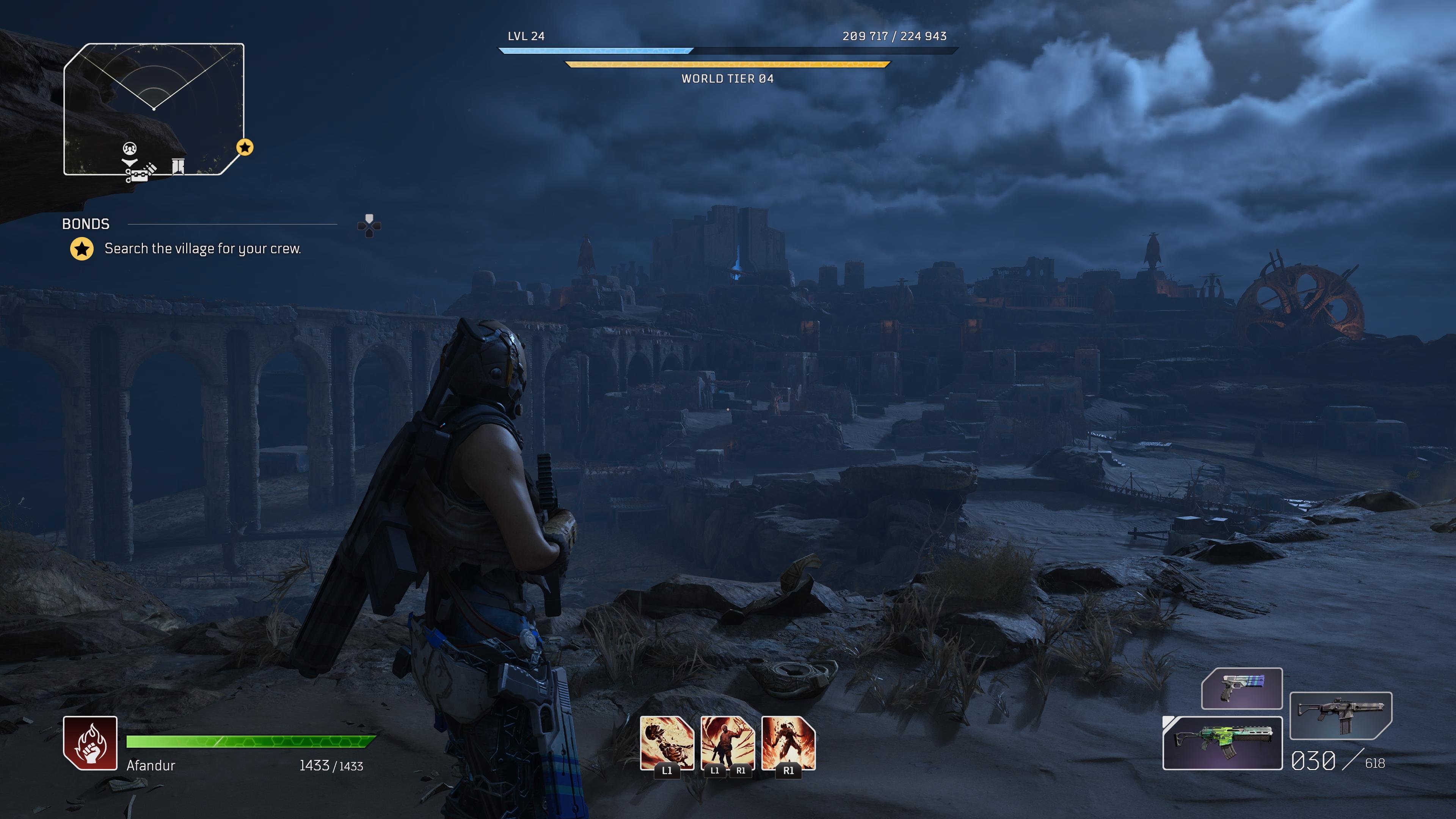
Task: Click the crew/people icon on the minimap
Action: point(129,149)
